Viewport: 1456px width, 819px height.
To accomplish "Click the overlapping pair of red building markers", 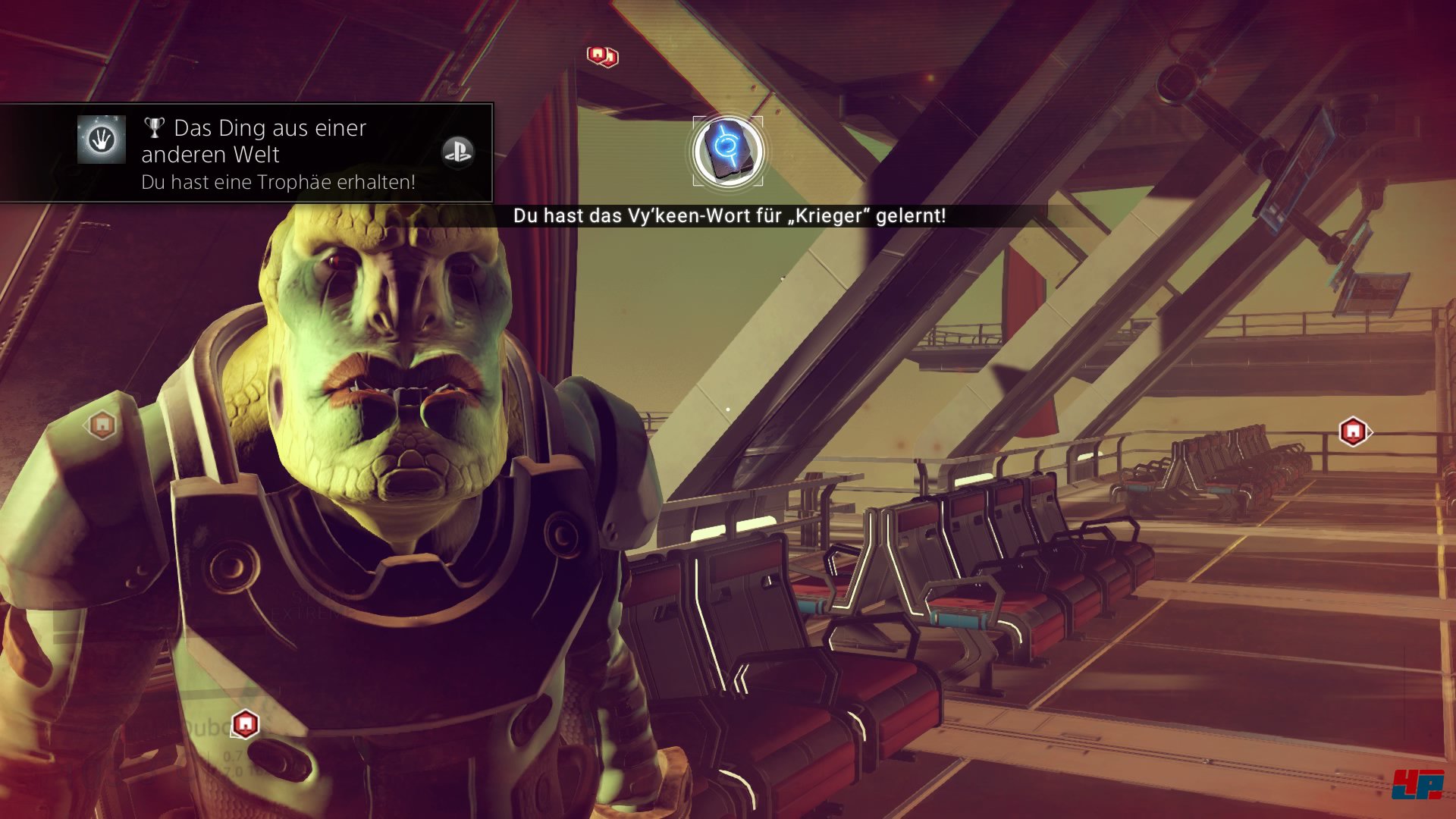I will (x=603, y=55).
